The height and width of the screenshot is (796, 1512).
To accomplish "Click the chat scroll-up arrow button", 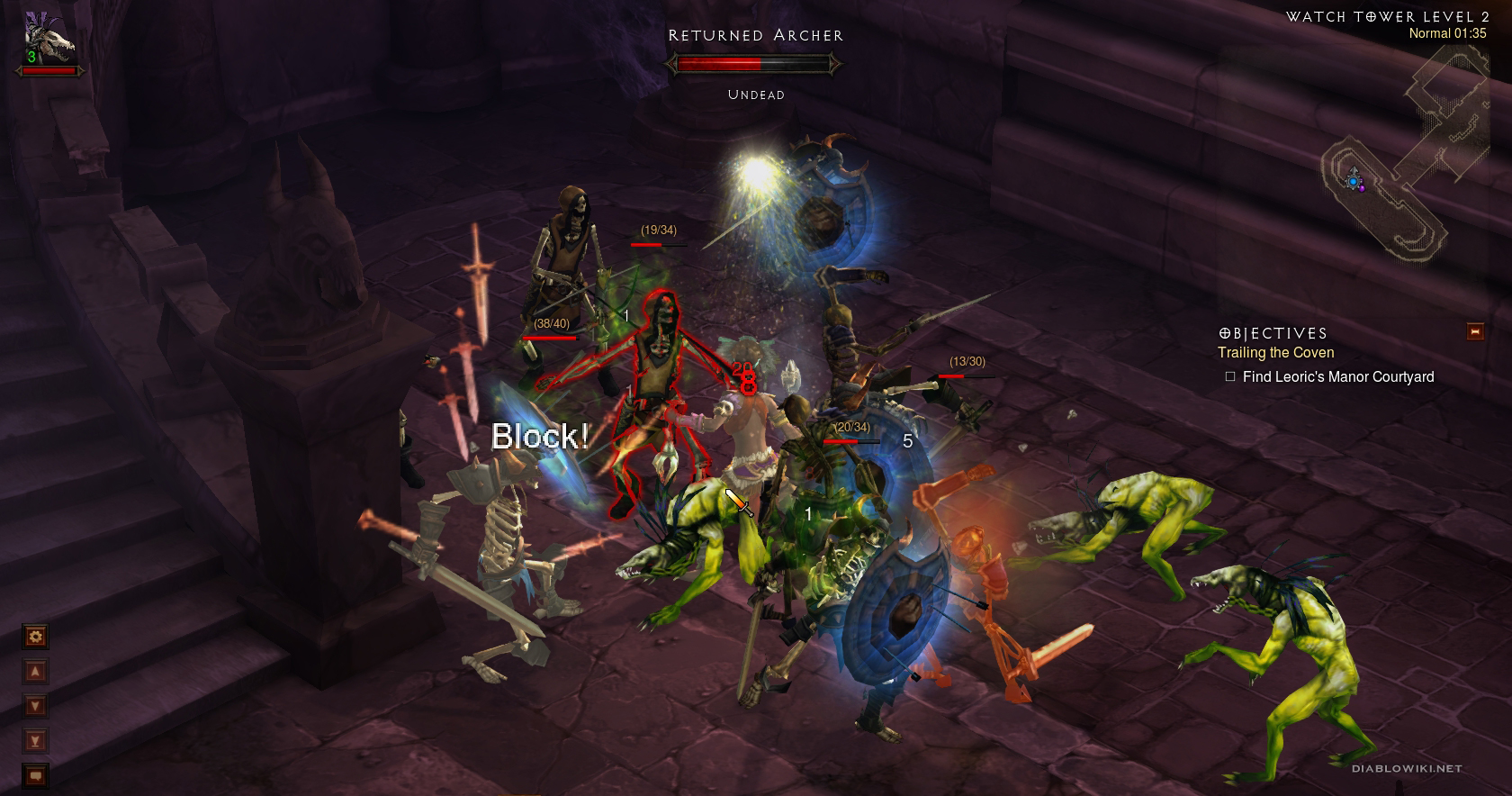I will pyautogui.click(x=35, y=672).
